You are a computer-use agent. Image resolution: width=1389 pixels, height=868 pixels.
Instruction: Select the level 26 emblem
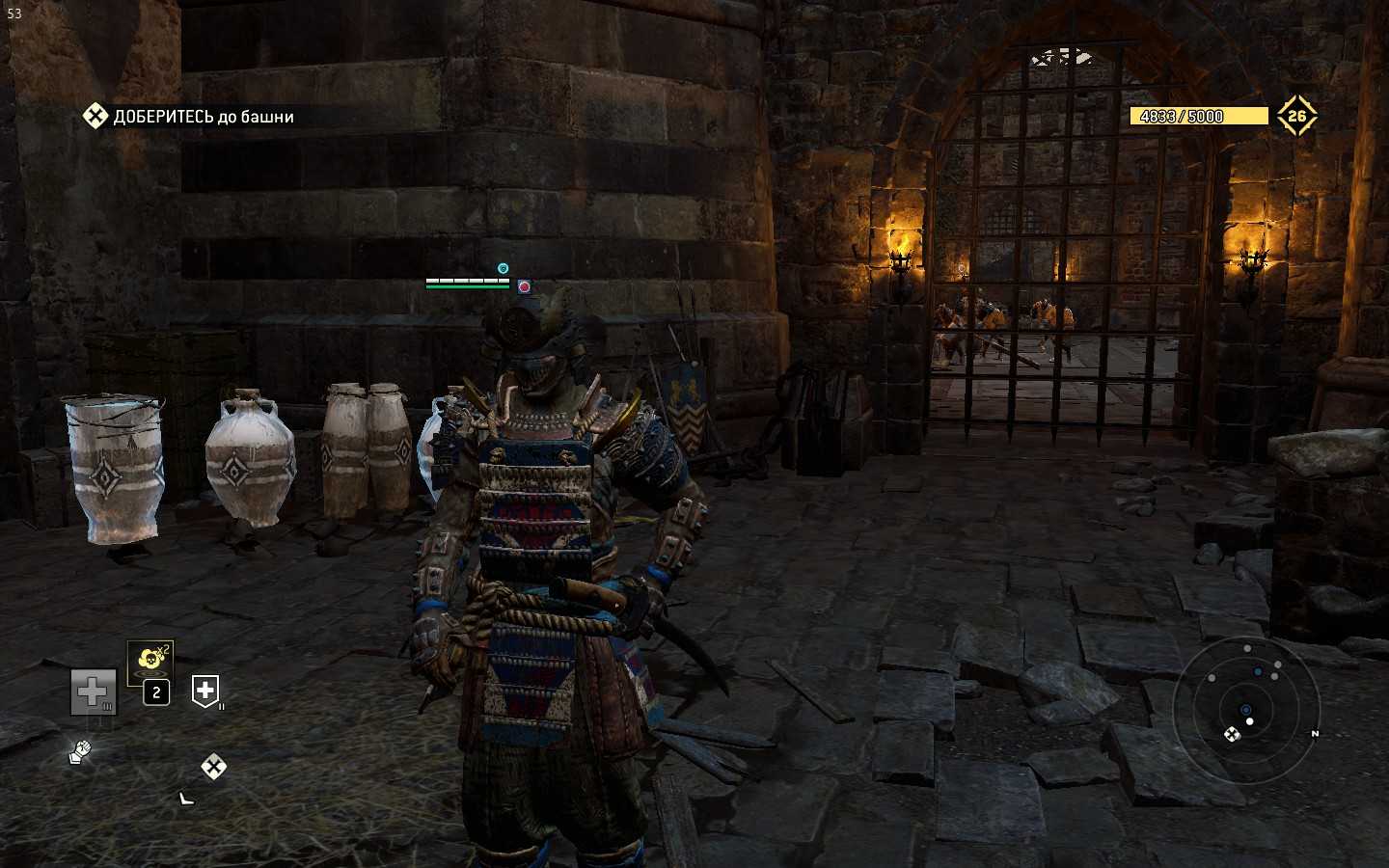click(1296, 116)
